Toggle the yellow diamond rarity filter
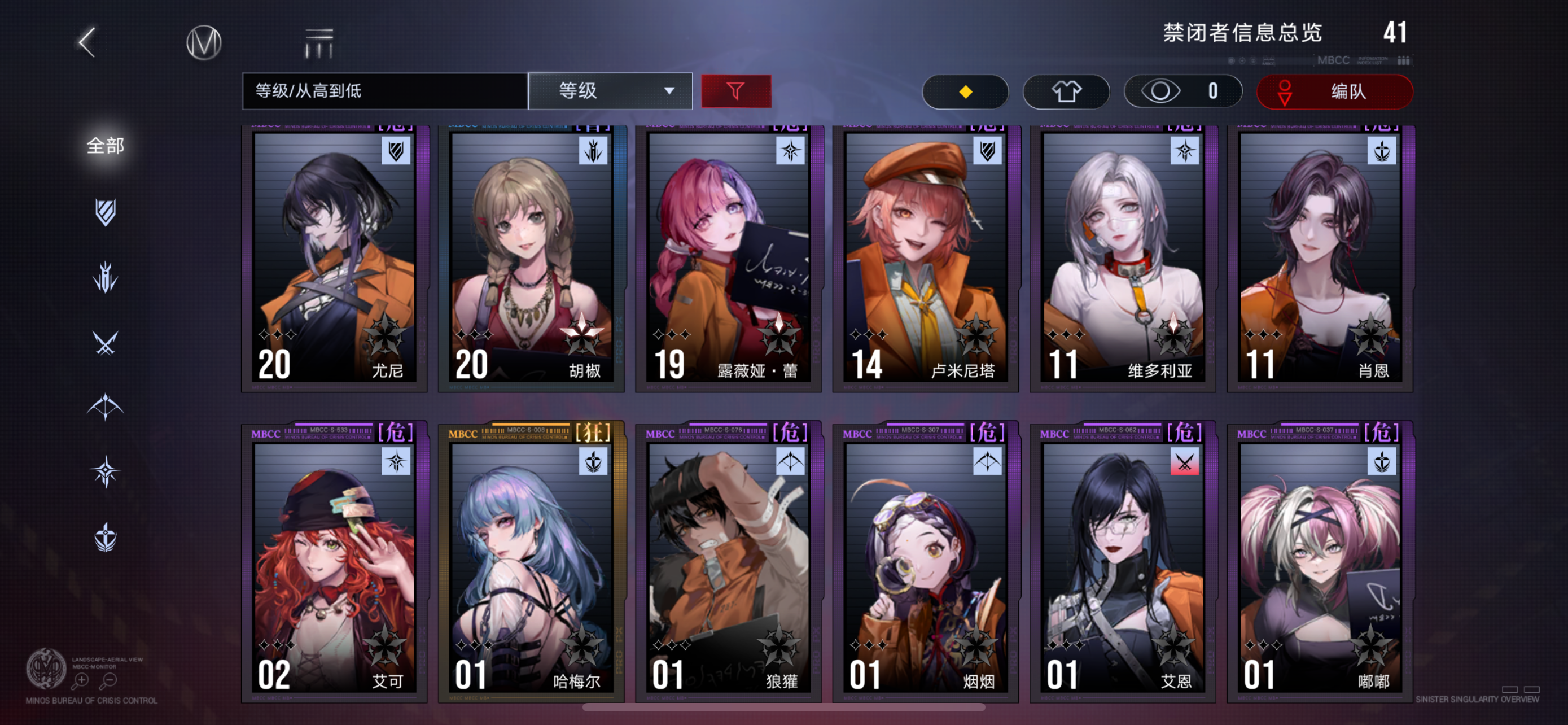The width and height of the screenshot is (1568, 725). click(965, 91)
